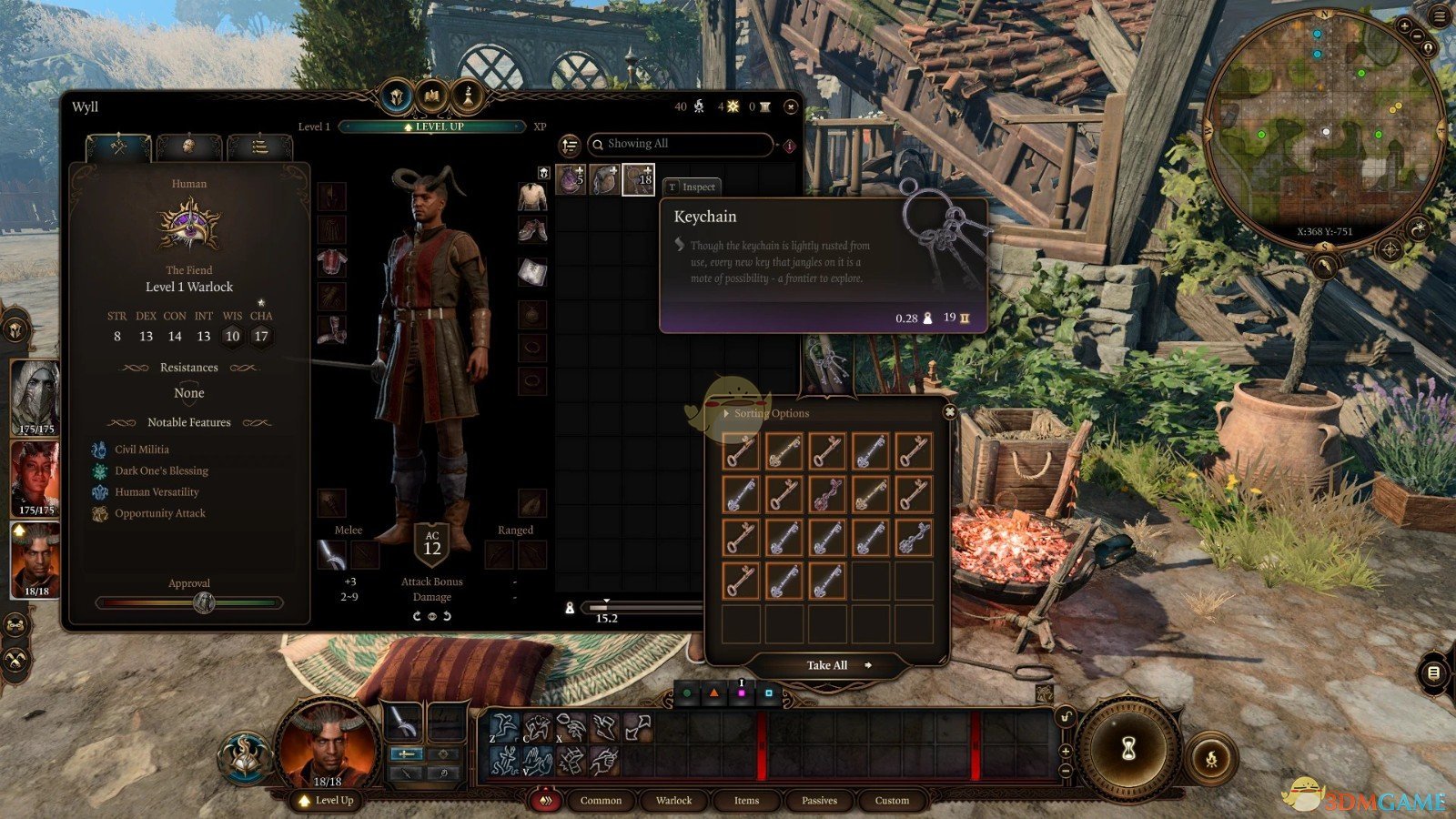Click the Level Up bar in the sheet
The image size is (1456, 819).
coord(433,126)
